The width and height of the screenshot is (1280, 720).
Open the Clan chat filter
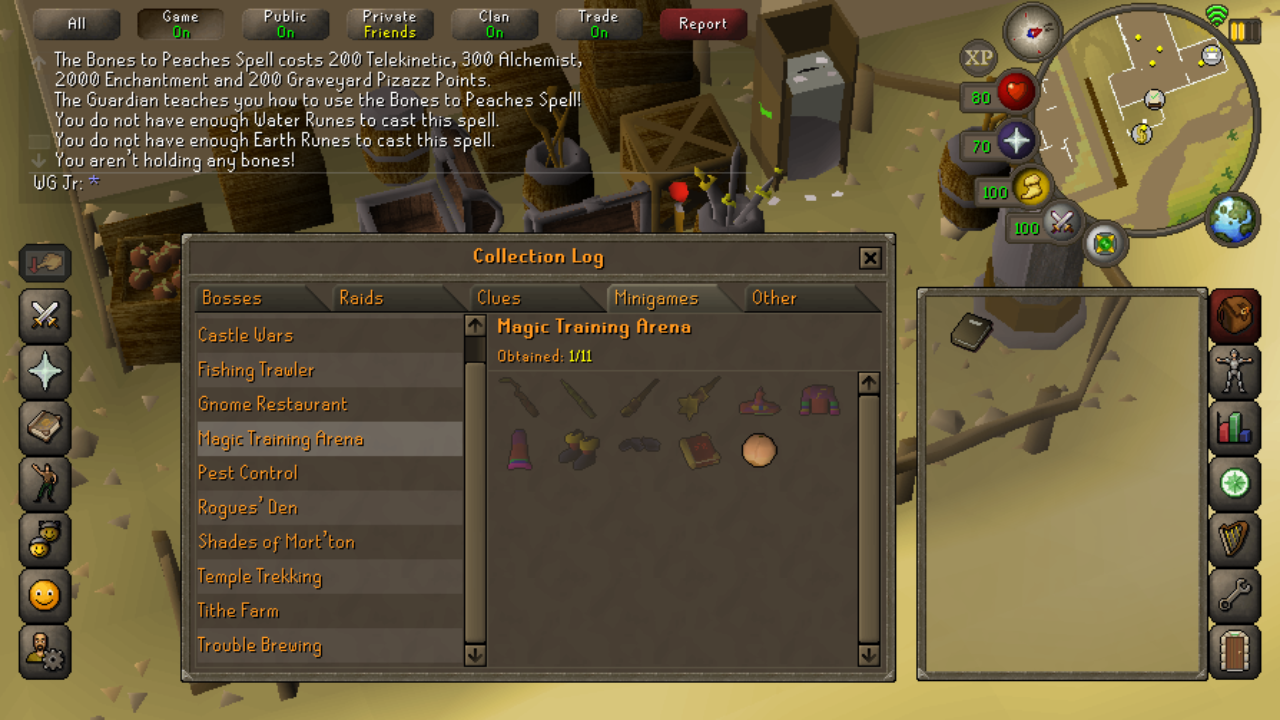click(x=494, y=24)
